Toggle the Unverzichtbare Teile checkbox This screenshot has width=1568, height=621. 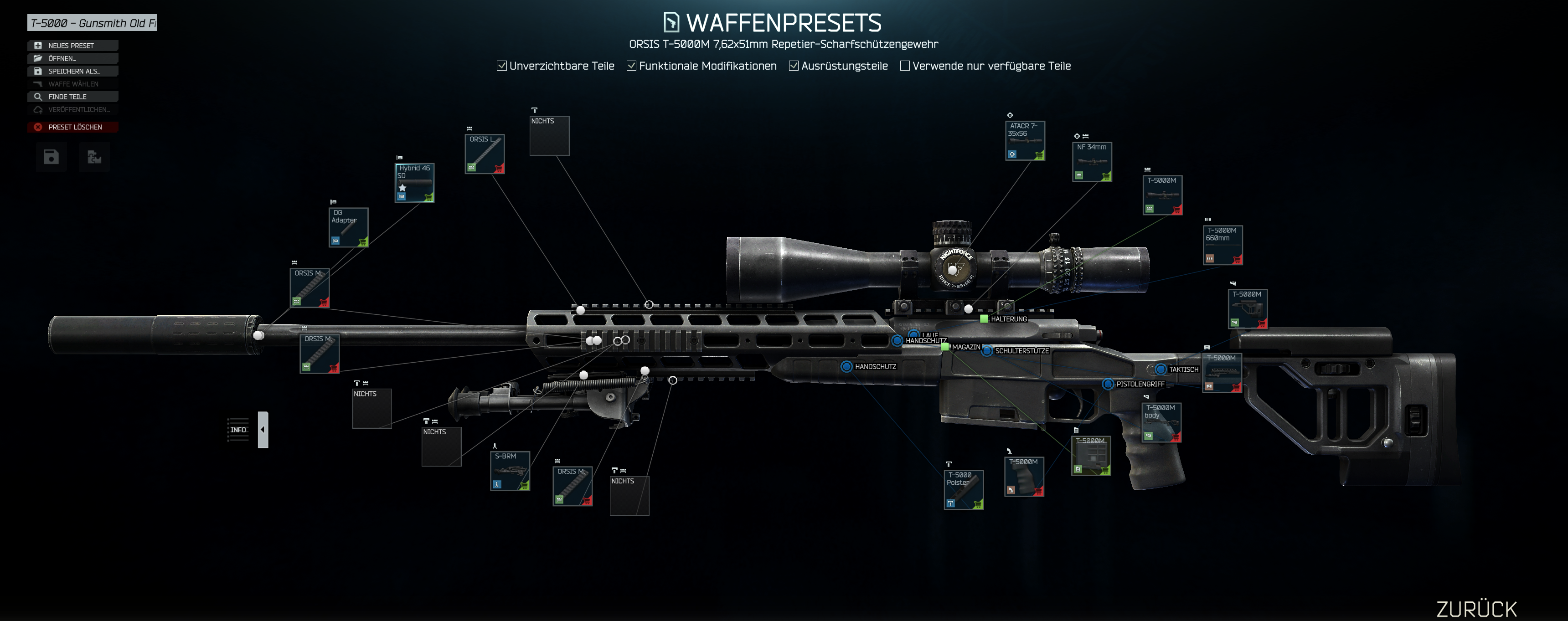pos(501,66)
